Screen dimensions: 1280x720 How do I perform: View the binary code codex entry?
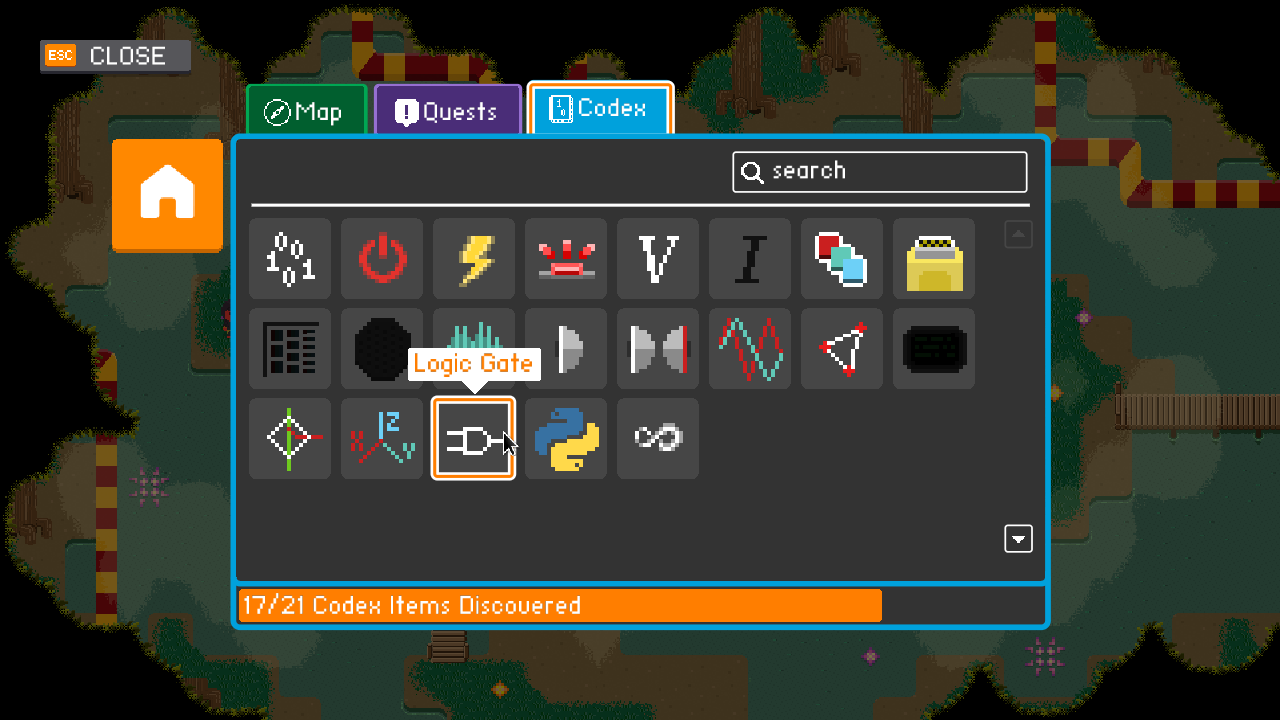click(x=289, y=259)
